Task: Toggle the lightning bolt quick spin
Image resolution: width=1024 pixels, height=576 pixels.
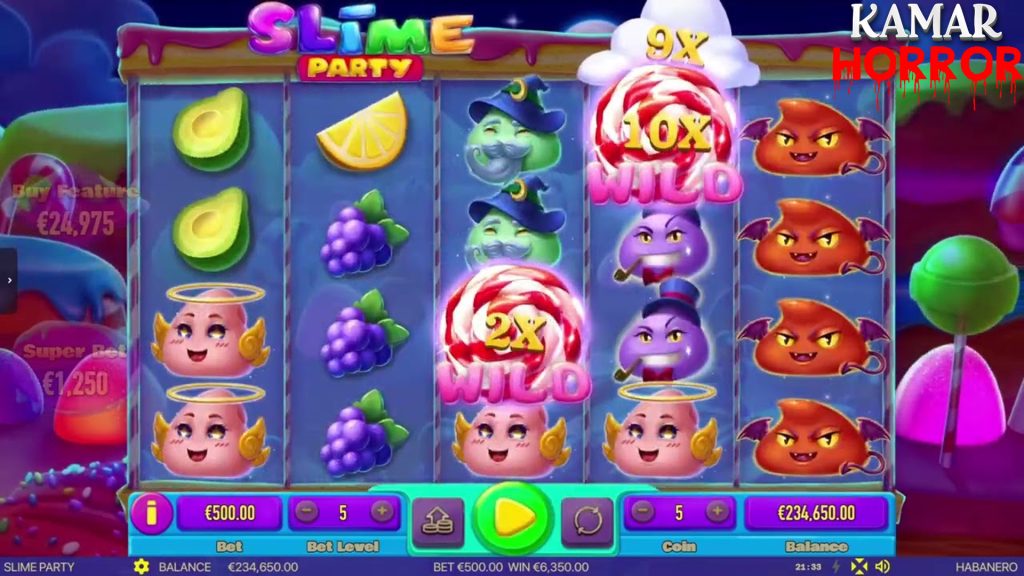Action: (x=837, y=567)
